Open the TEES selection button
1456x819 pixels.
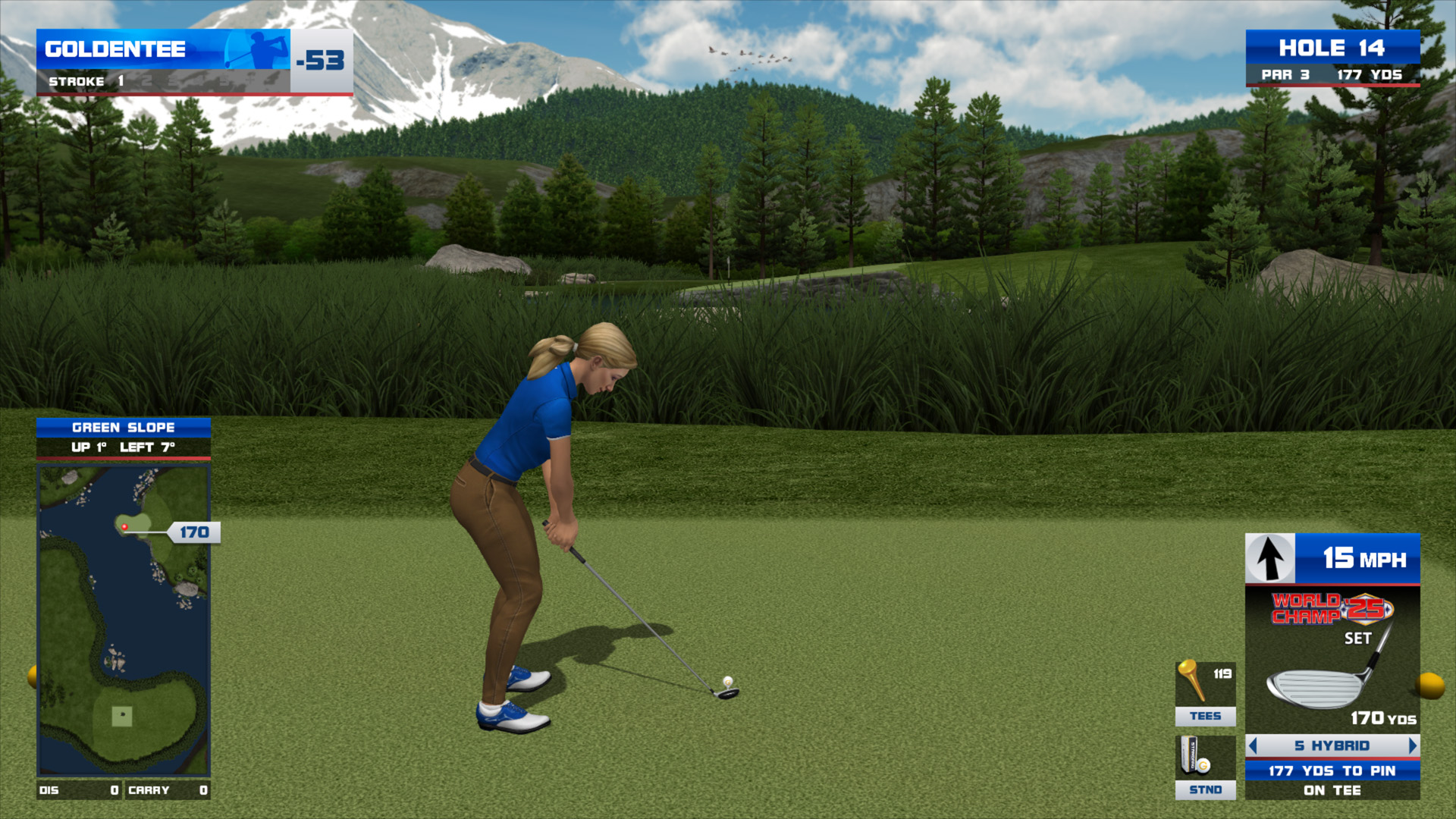pyautogui.click(x=1205, y=693)
